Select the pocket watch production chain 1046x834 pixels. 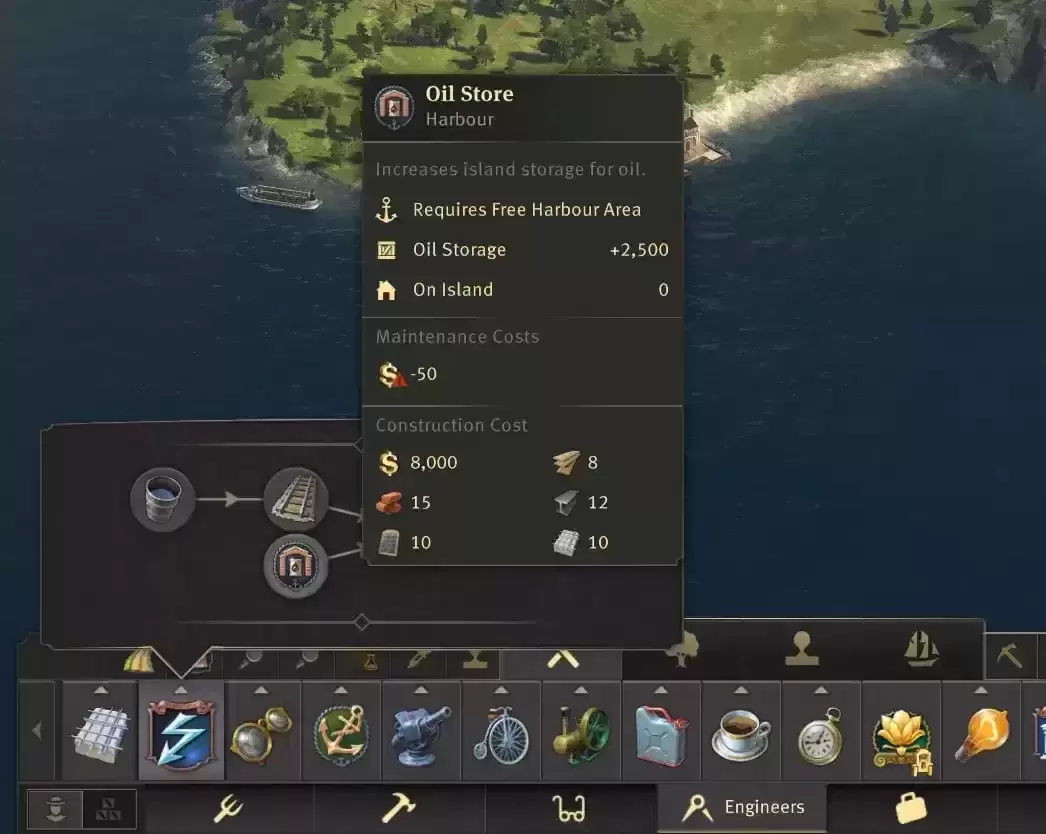pyautogui.click(x=821, y=732)
